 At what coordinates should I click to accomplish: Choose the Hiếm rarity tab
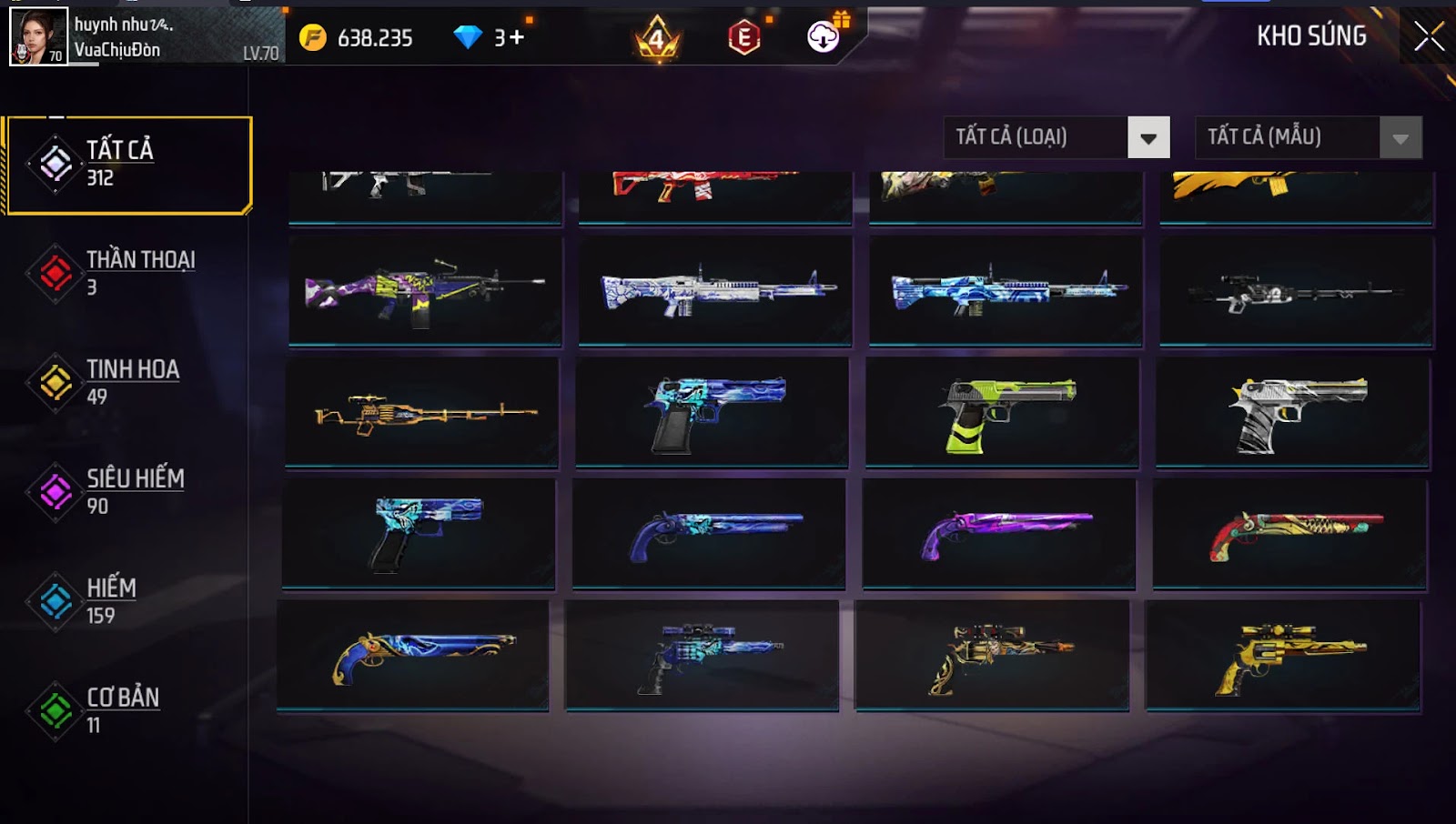tap(128, 601)
